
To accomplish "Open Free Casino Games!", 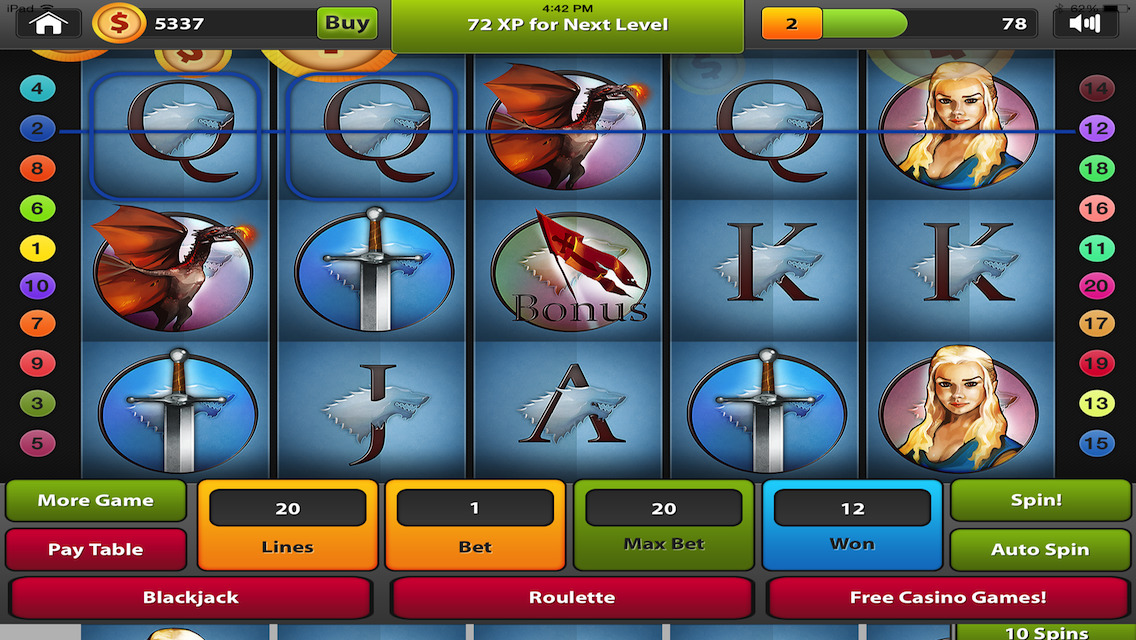I will pyautogui.click(x=947, y=598).
